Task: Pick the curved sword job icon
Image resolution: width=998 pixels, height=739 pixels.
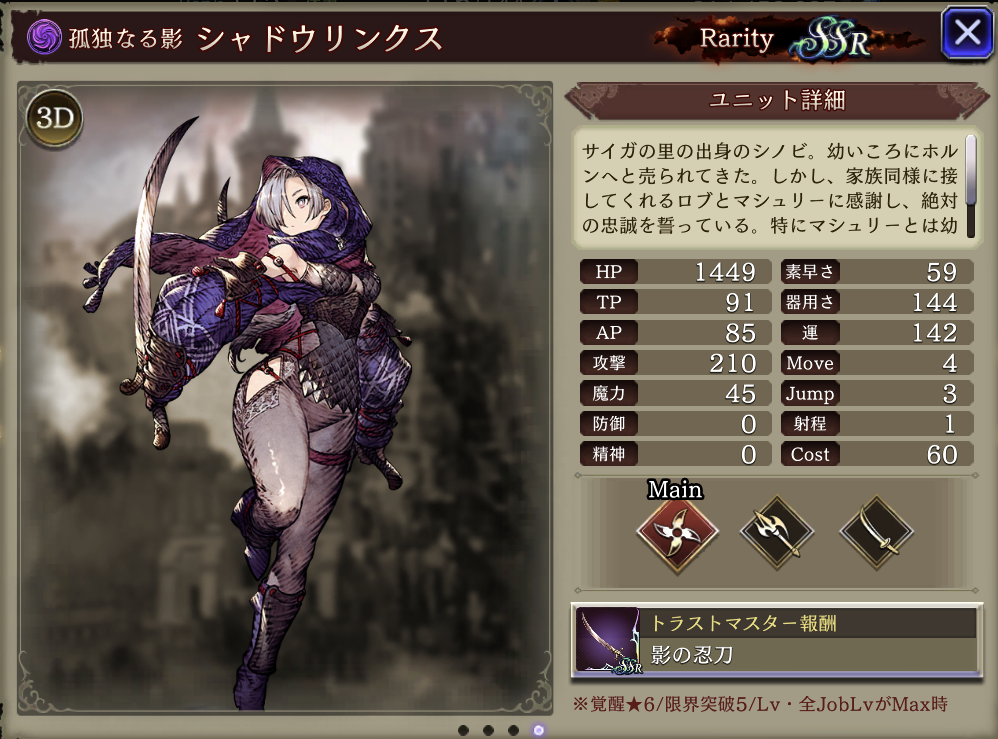Action: (x=876, y=533)
